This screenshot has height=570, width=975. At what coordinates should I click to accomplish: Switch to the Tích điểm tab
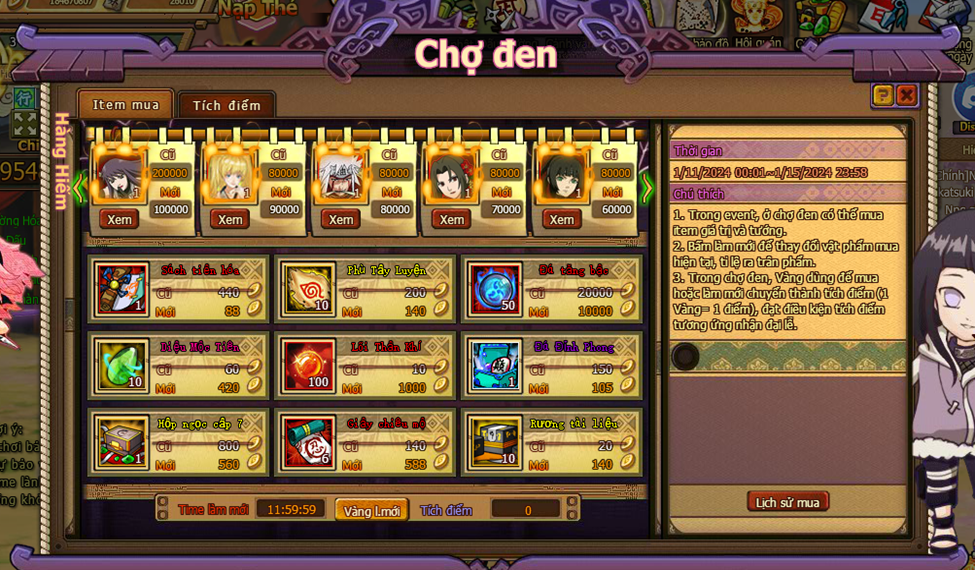pyautogui.click(x=226, y=105)
